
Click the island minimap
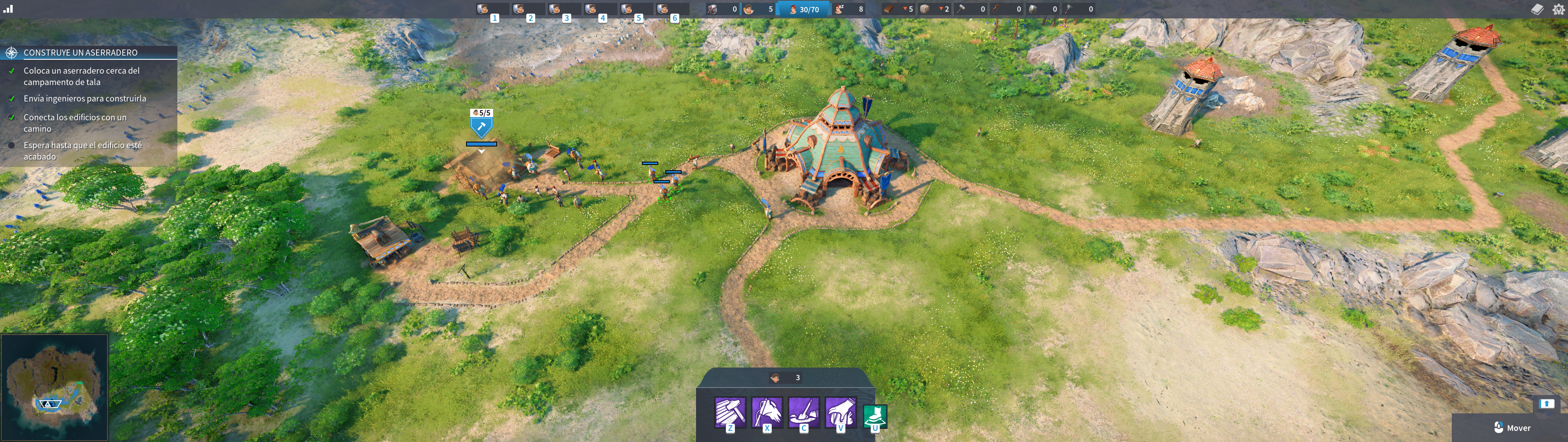54,387
